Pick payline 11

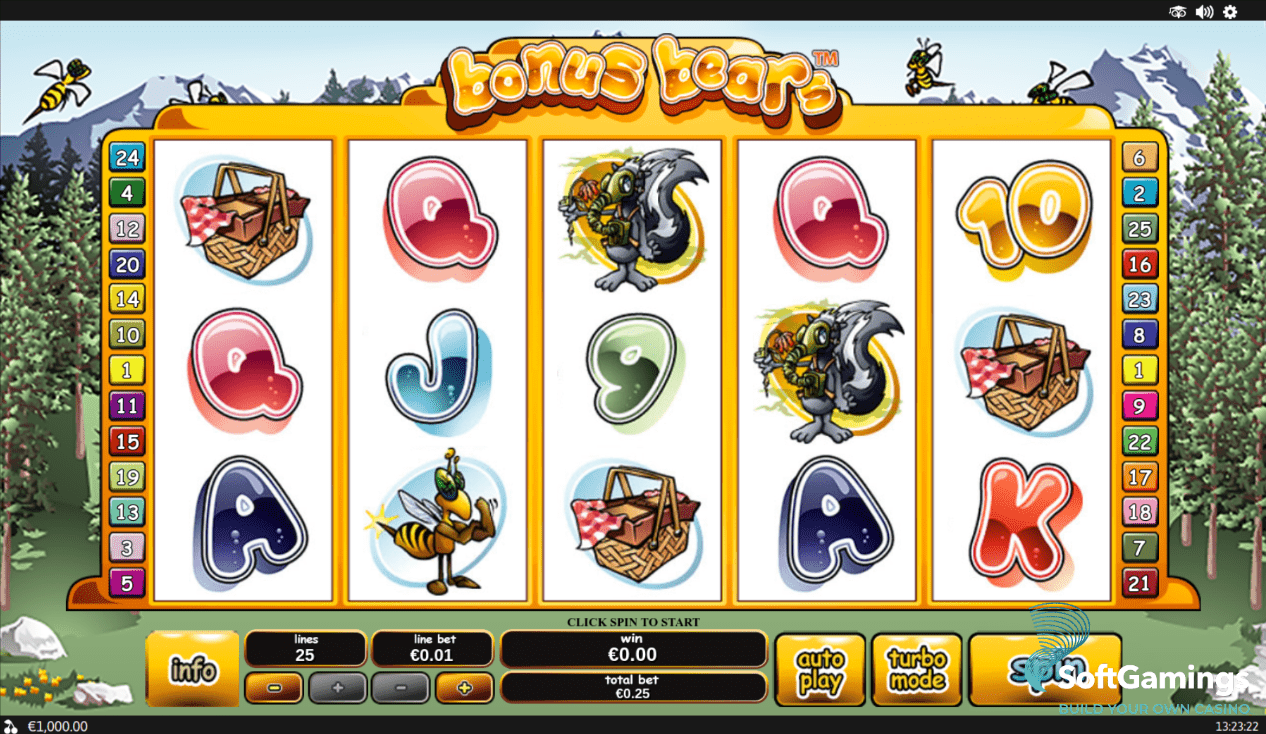[x=127, y=406]
